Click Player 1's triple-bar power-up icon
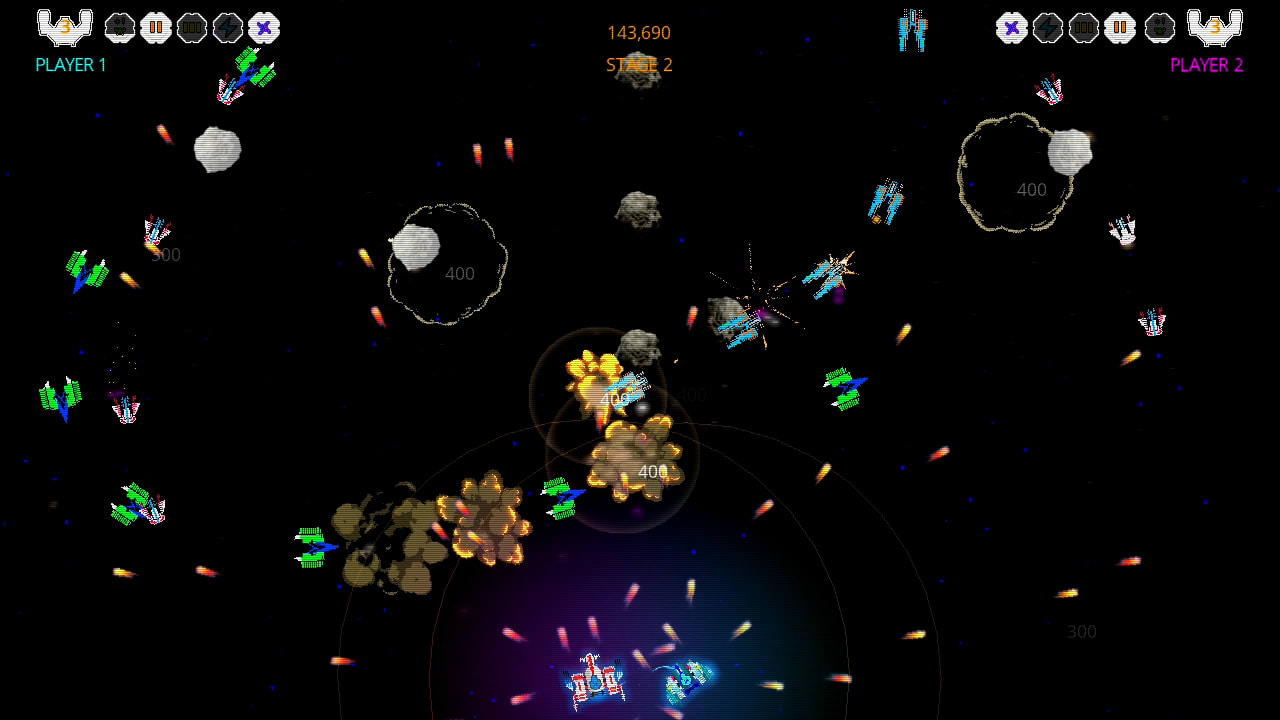 coord(190,27)
